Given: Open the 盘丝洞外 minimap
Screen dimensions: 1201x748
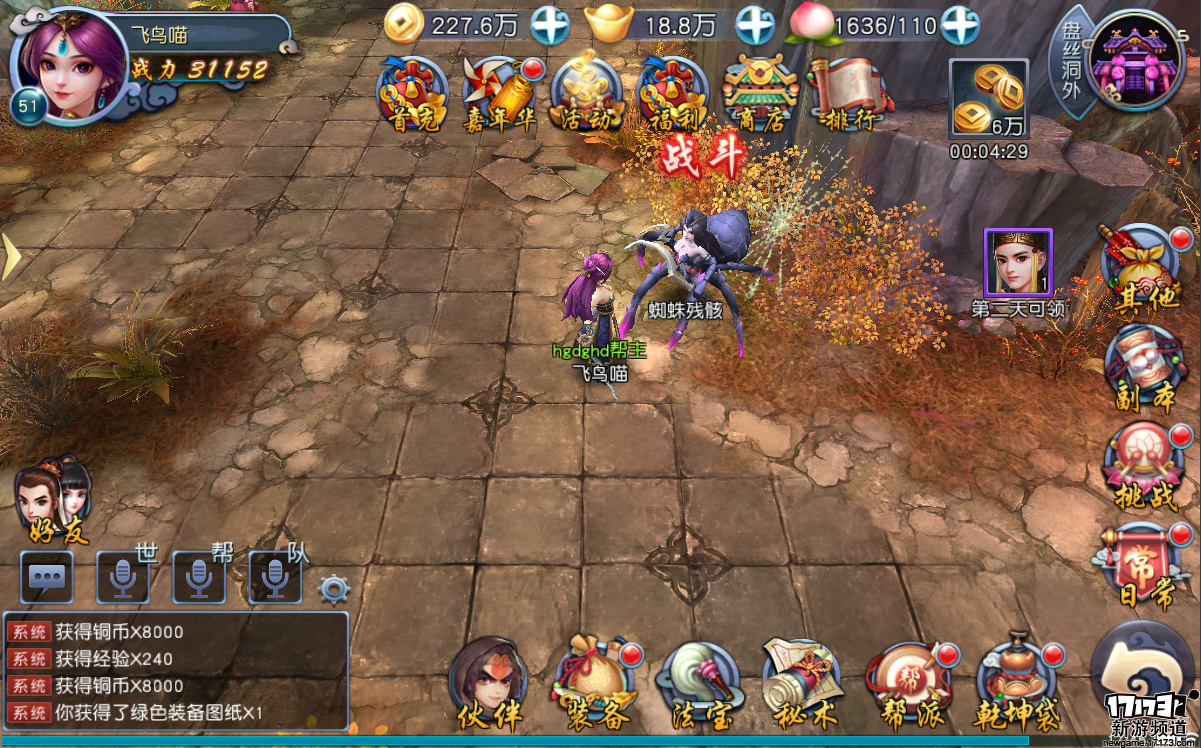Looking at the screenshot, I should click(x=1135, y=62).
